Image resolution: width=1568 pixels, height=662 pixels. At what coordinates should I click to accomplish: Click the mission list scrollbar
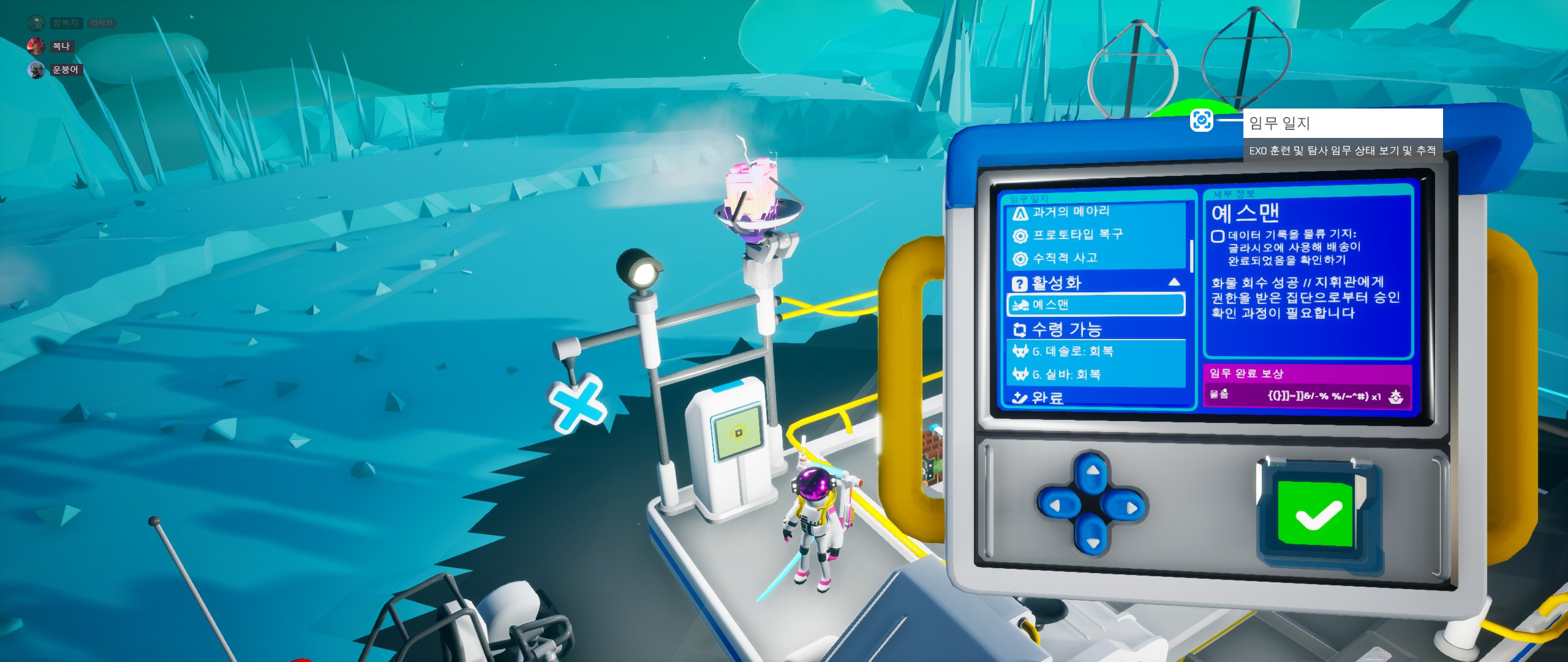[1191, 256]
